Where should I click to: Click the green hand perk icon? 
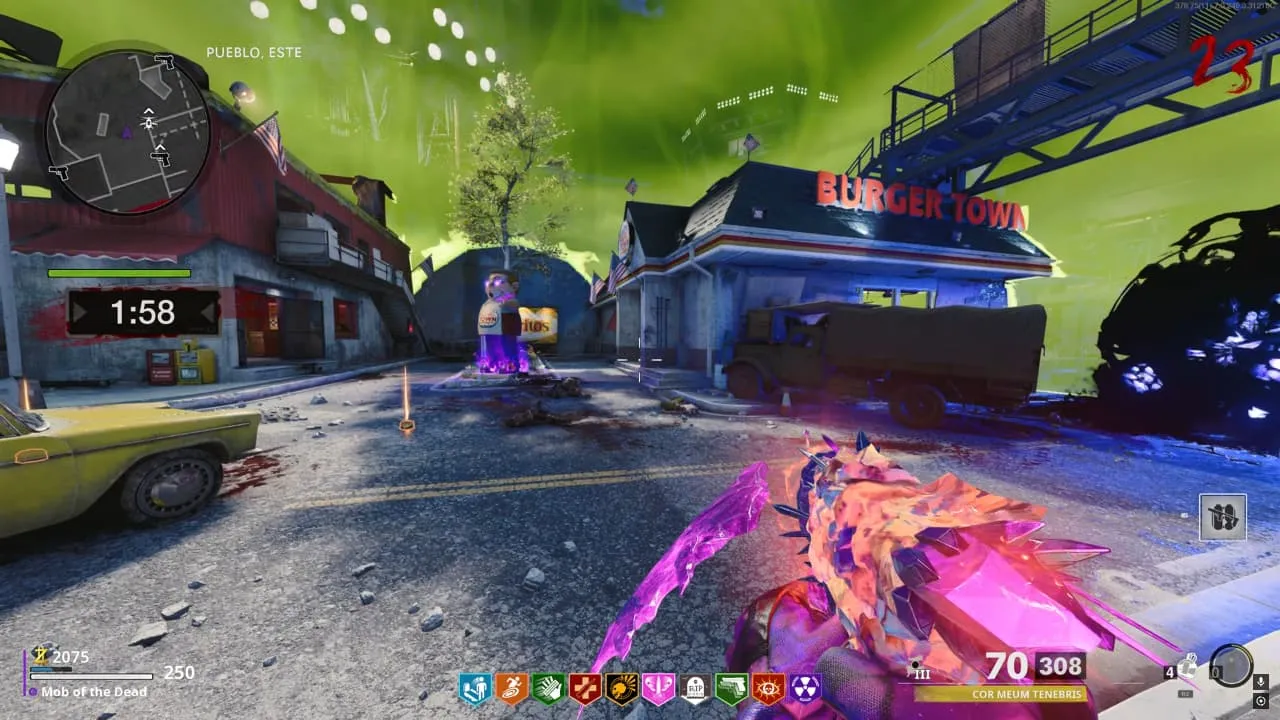pyautogui.click(x=548, y=688)
